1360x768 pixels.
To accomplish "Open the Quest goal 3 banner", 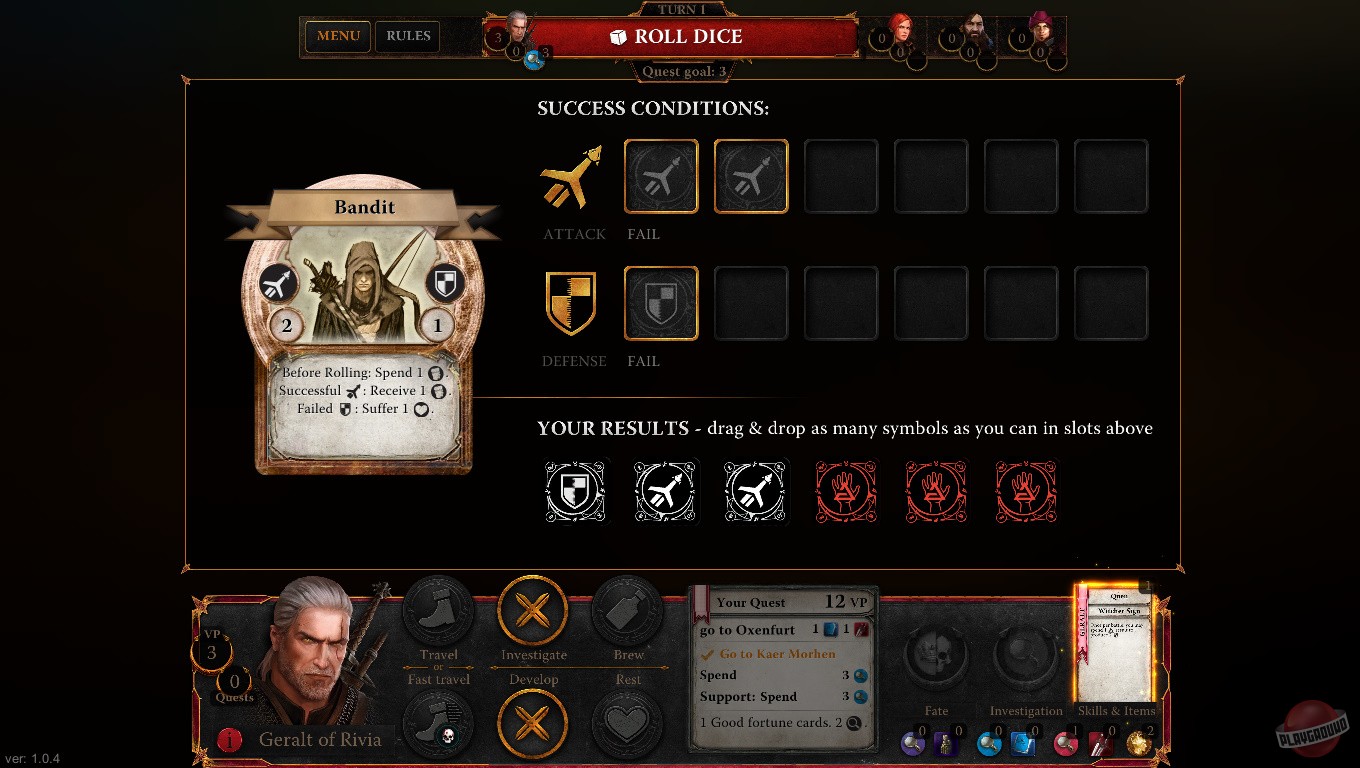I will pos(681,71).
